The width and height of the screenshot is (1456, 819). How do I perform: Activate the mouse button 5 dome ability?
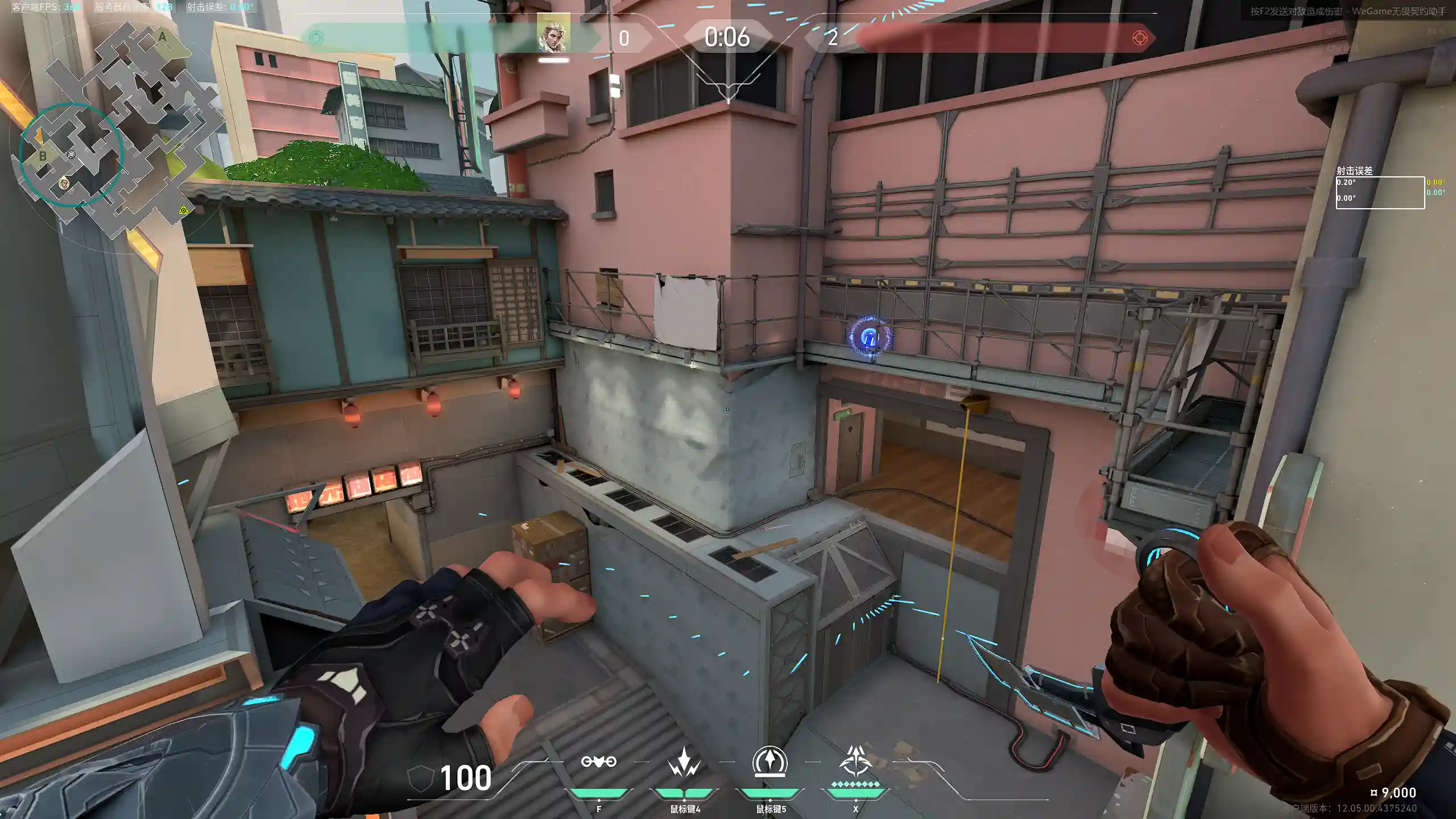pos(770,761)
